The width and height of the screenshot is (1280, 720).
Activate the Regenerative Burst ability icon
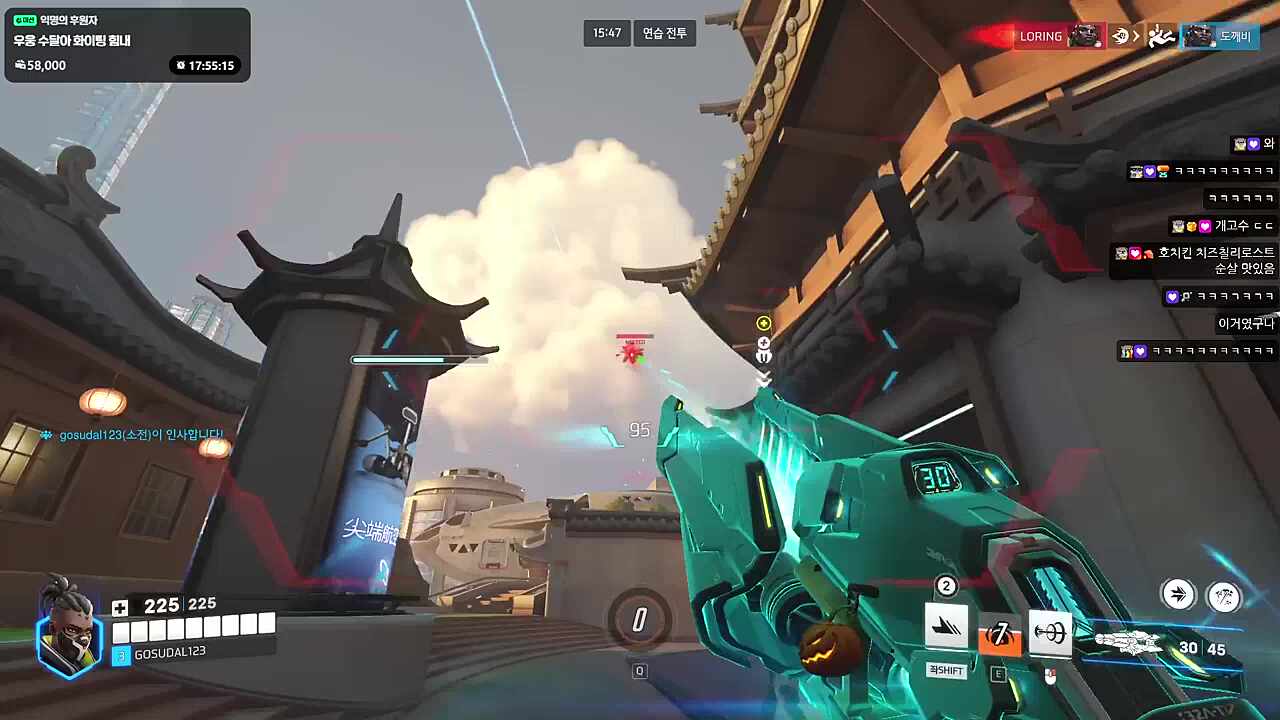click(x=946, y=627)
